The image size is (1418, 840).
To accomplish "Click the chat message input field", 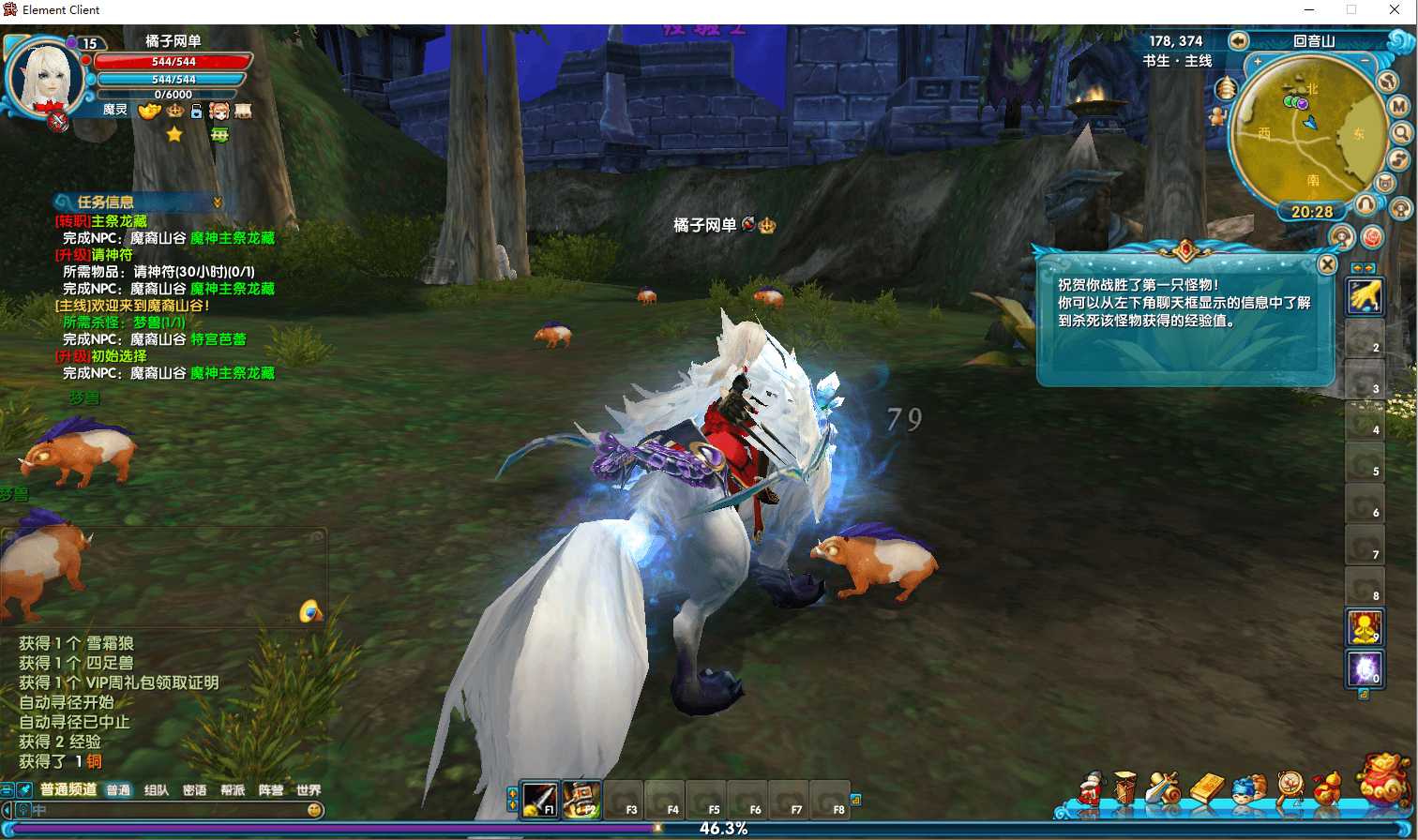I will [169, 810].
